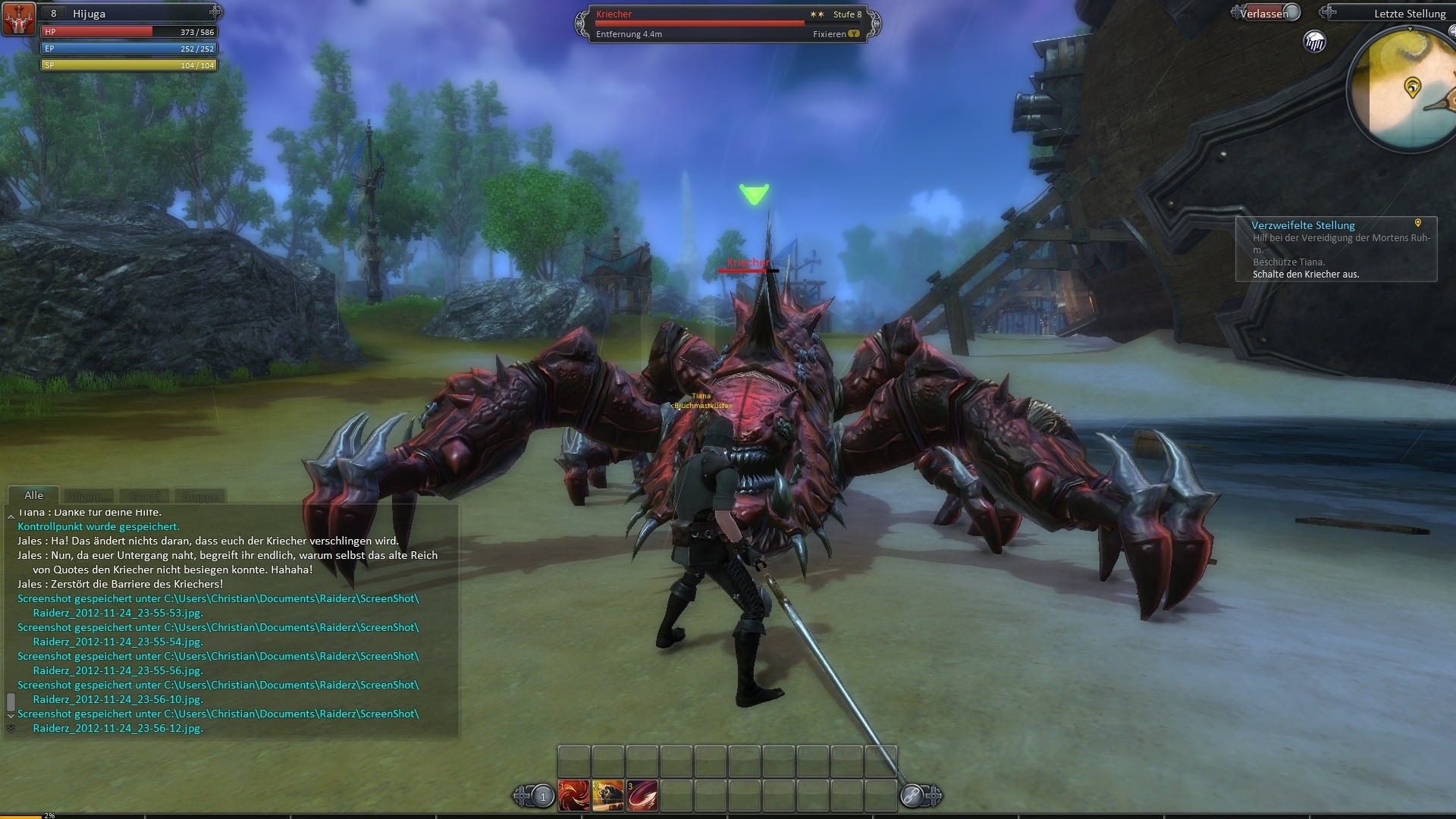Show the Gruppe chat tab
Image resolution: width=1456 pixels, height=819 pixels.
pos(200,497)
